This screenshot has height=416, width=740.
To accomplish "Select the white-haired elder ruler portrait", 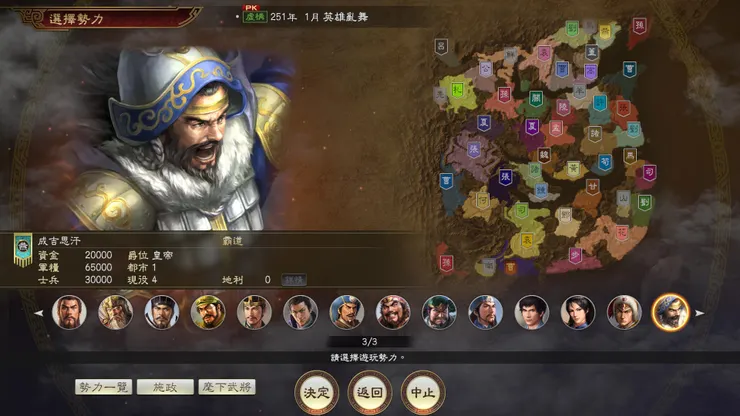I will coord(115,312).
